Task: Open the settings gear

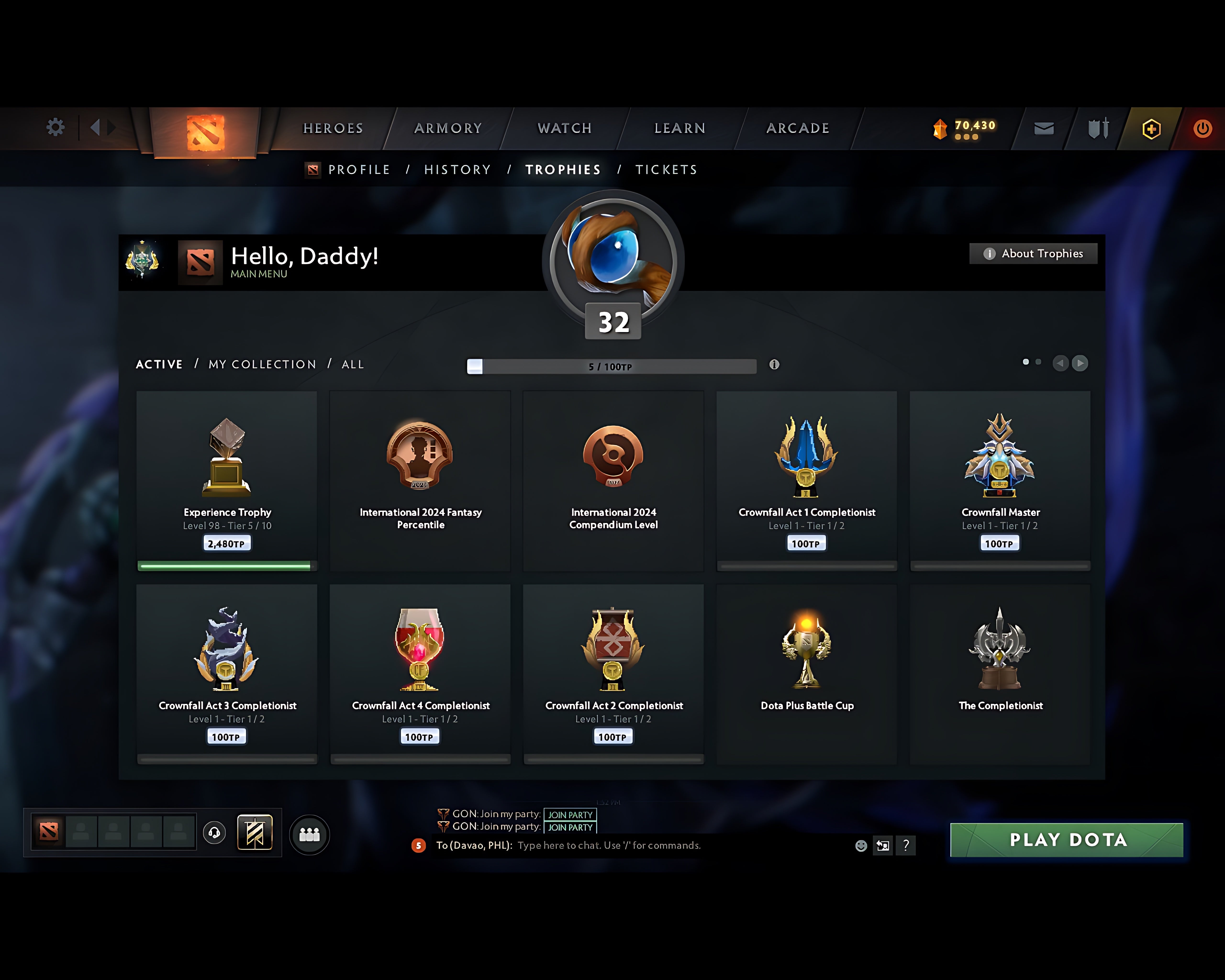Action: tap(55, 128)
